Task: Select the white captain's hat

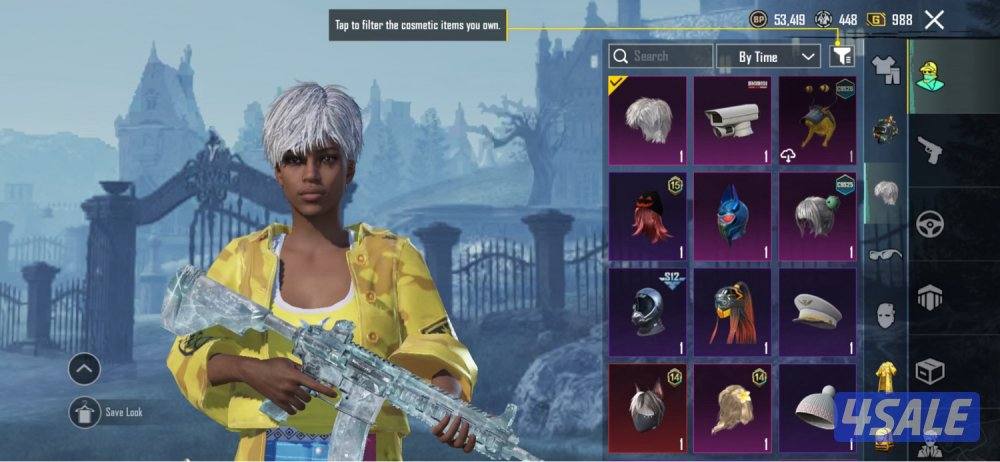Action: tap(817, 312)
